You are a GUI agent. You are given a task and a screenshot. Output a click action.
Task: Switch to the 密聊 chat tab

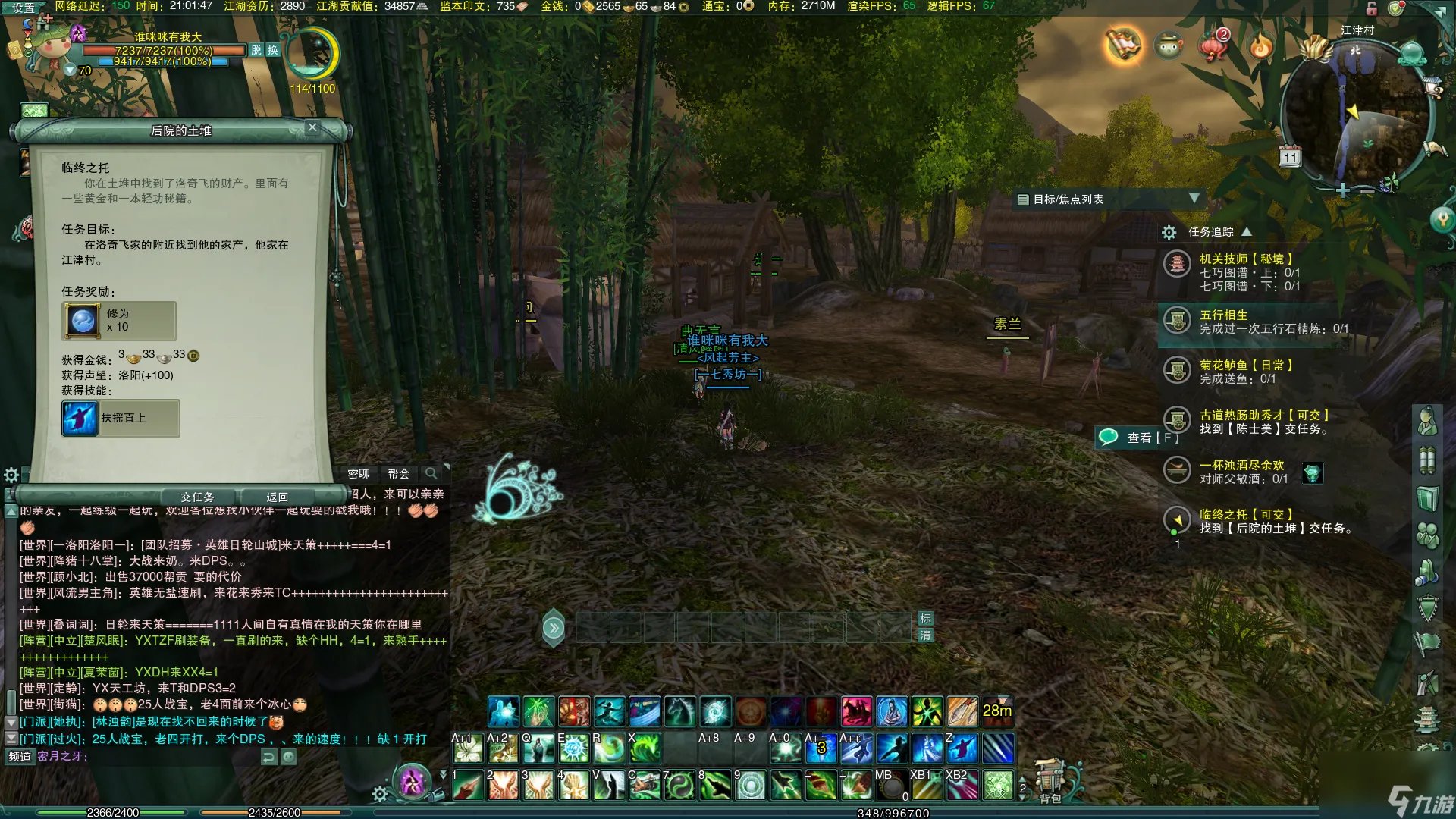pyautogui.click(x=359, y=473)
